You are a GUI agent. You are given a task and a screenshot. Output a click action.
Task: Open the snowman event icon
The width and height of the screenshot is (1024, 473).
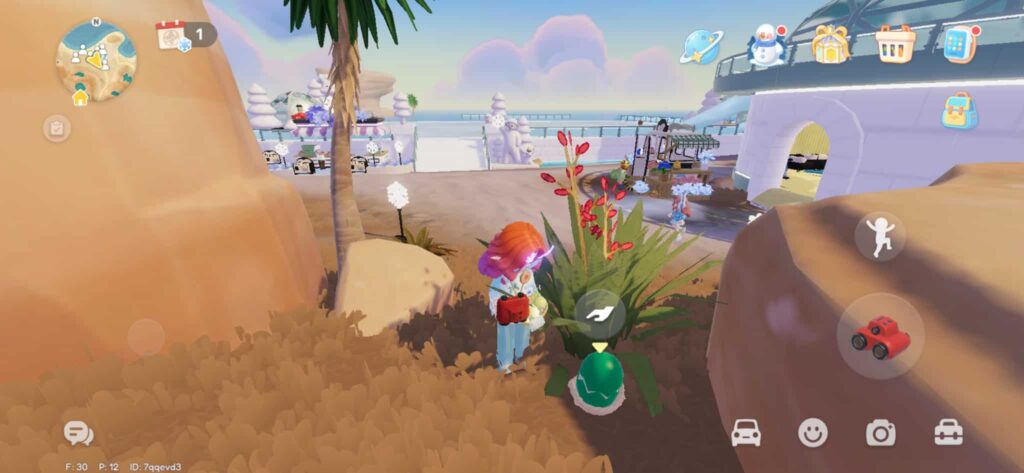767,45
